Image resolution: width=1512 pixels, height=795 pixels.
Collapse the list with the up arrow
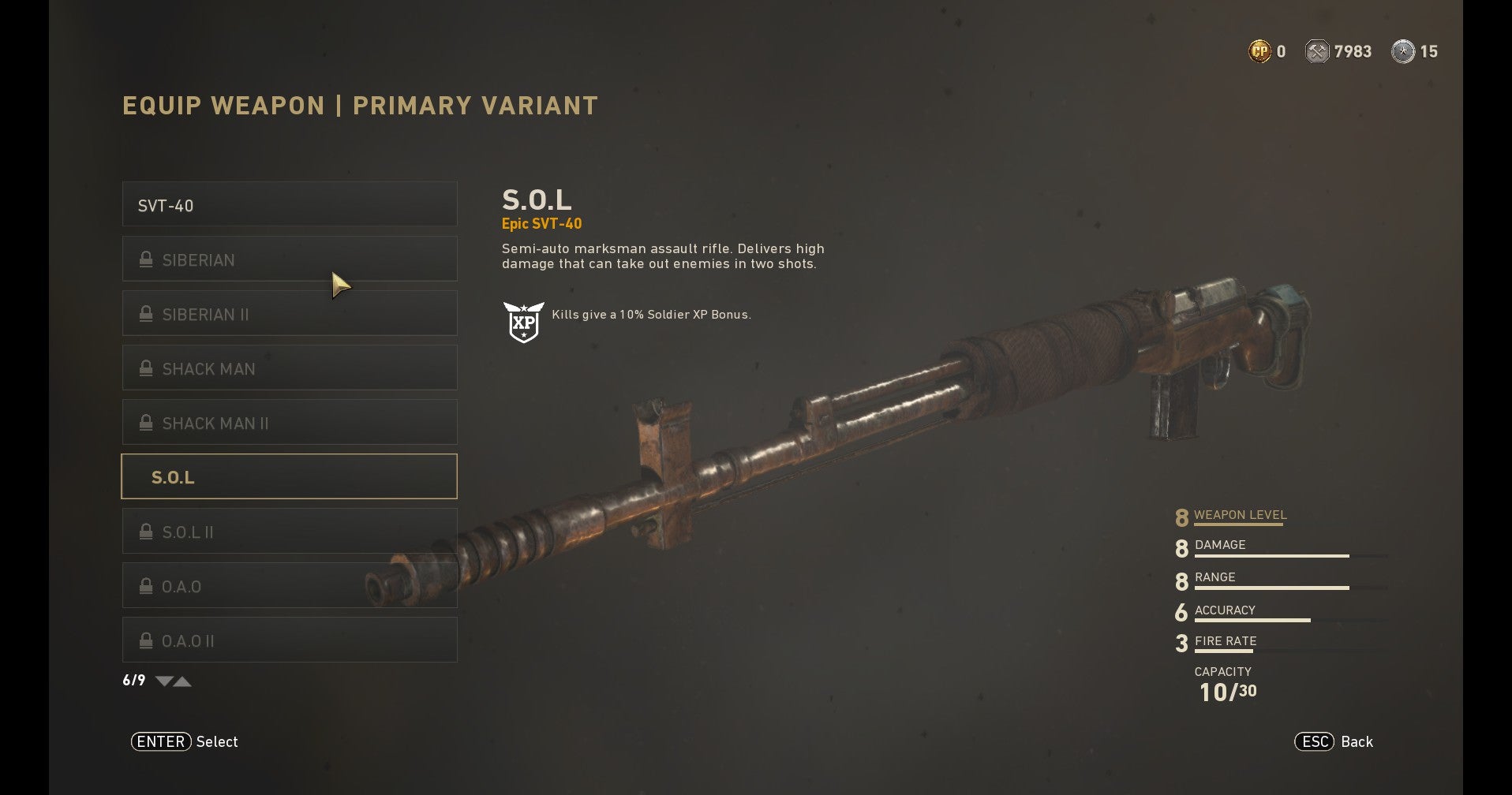tap(183, 681)
